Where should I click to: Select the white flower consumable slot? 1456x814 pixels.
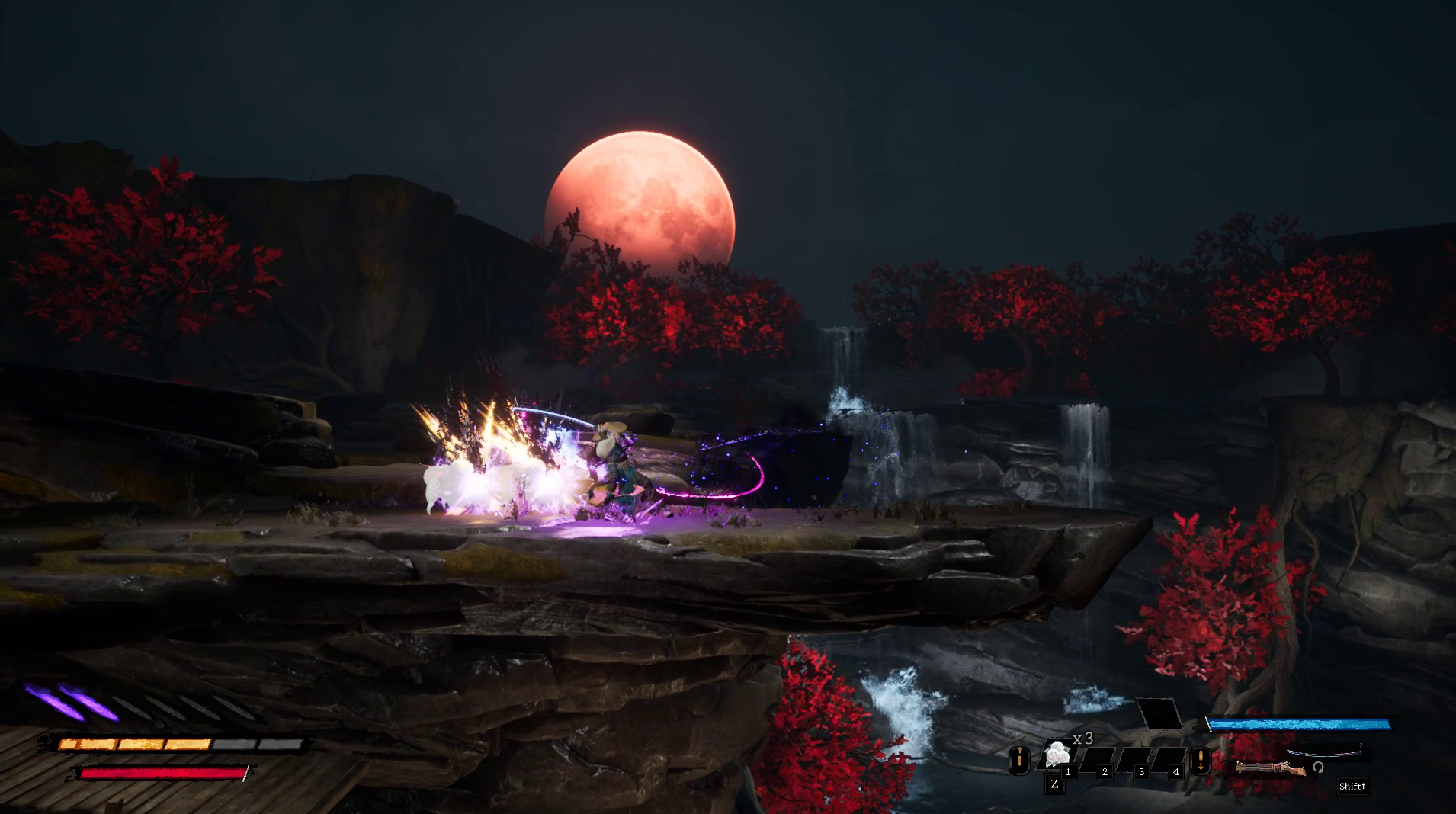[1057, 754]
